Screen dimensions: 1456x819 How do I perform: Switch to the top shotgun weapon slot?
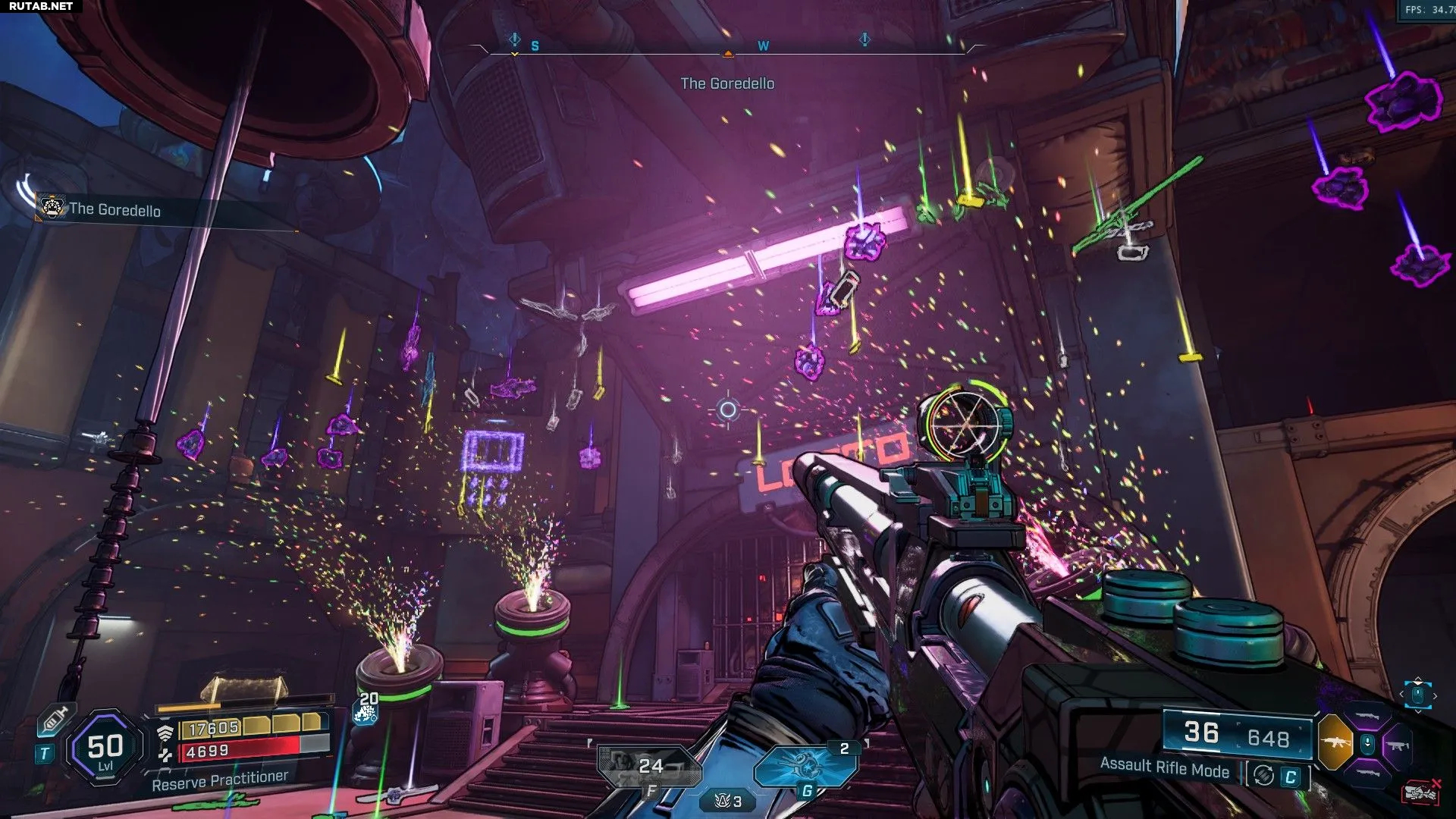coord(1367,715)
